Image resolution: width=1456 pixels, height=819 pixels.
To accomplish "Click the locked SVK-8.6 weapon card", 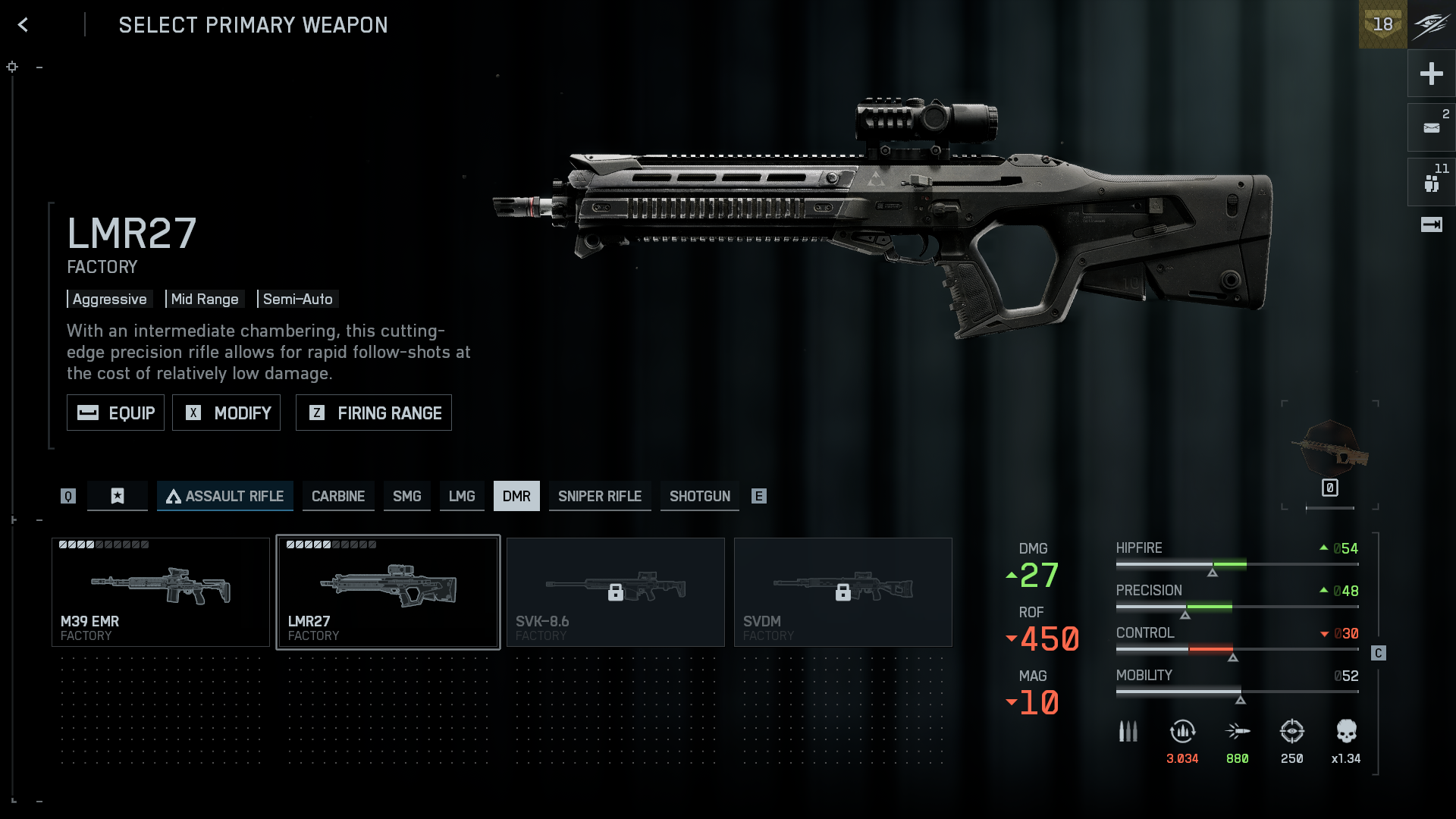I will (x=616, y=592).
